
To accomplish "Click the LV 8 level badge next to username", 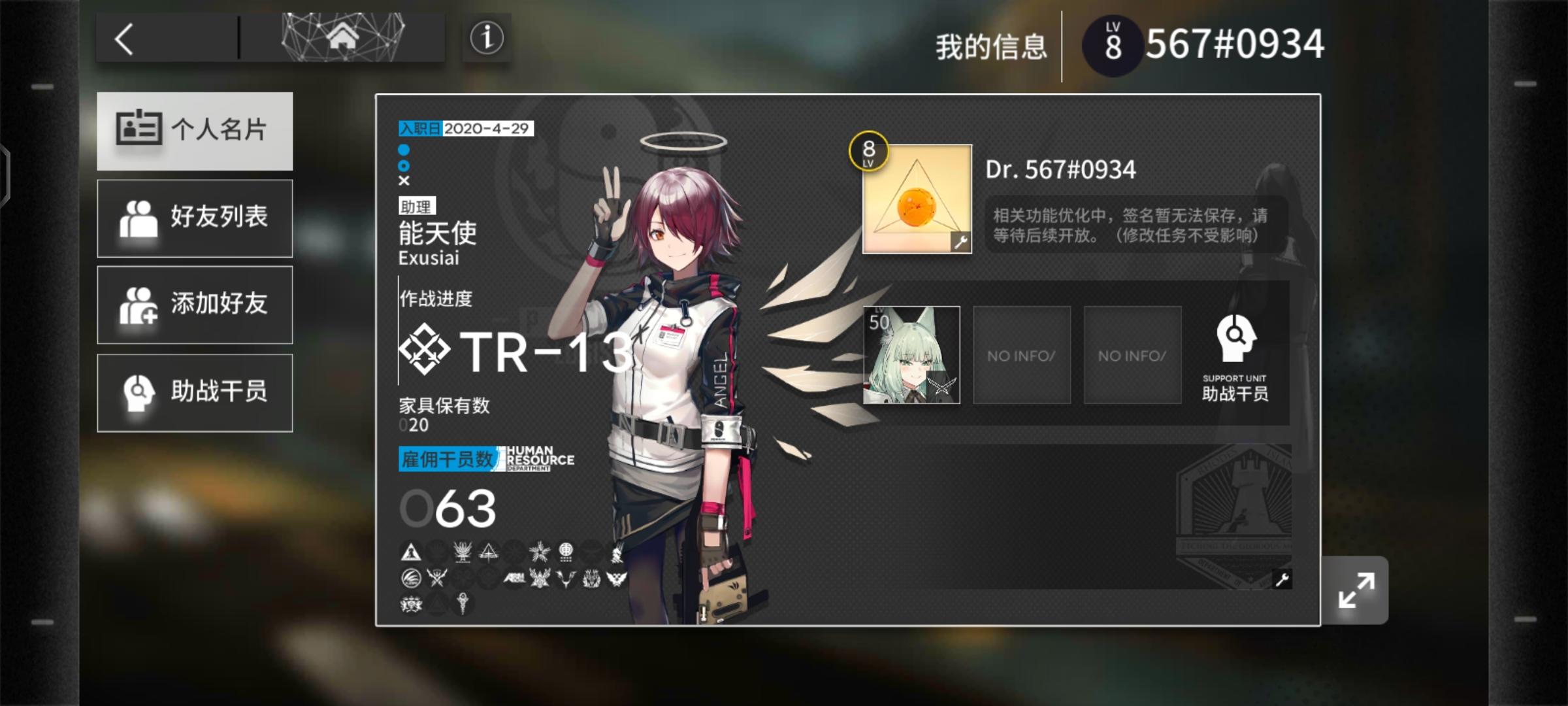I will tap(1113, 42).
